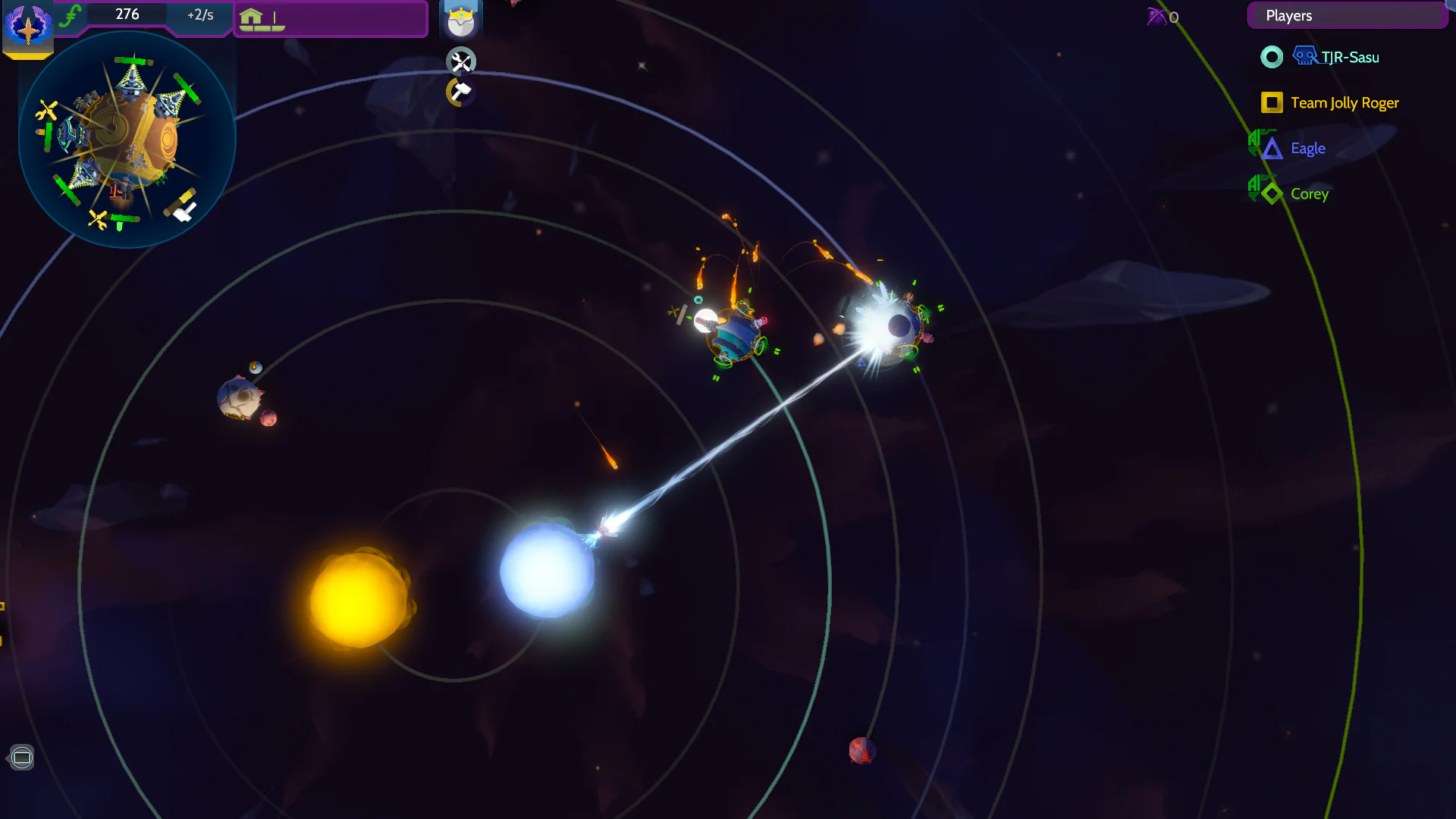Screen dimensions: 1456x819
Task: Toggle the AI badge next to Corey
Action: click(x=1255, y=189)
